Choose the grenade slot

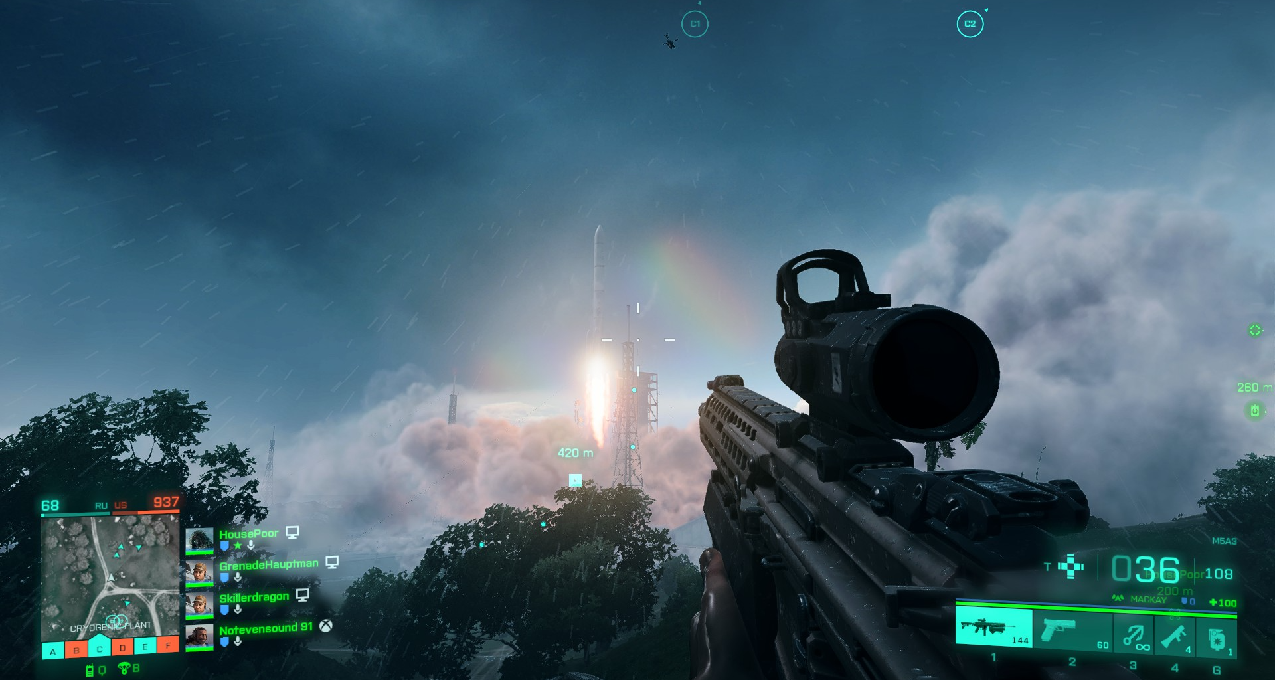coord(1216,635)
